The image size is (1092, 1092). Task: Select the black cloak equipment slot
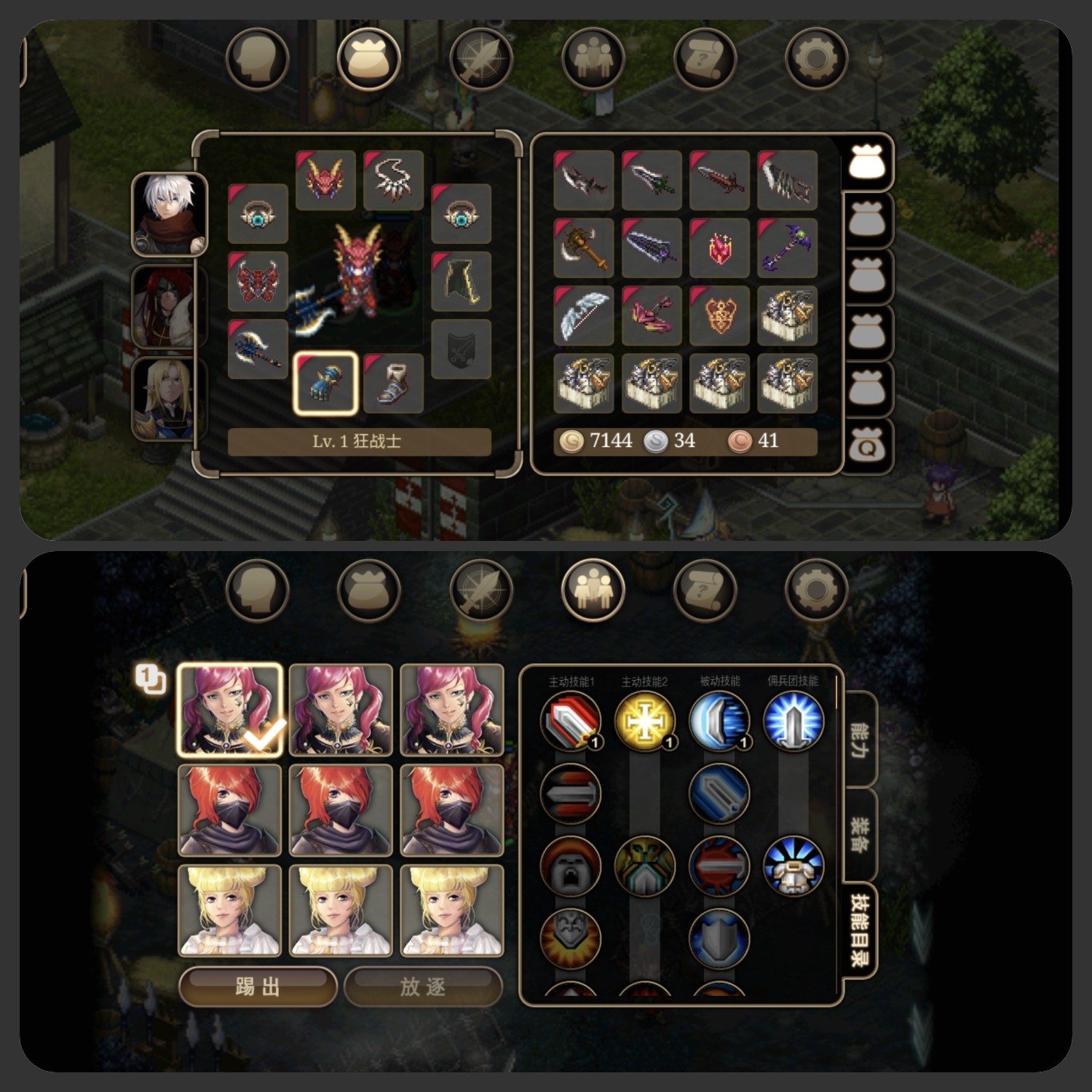click(x=461, y=282)
